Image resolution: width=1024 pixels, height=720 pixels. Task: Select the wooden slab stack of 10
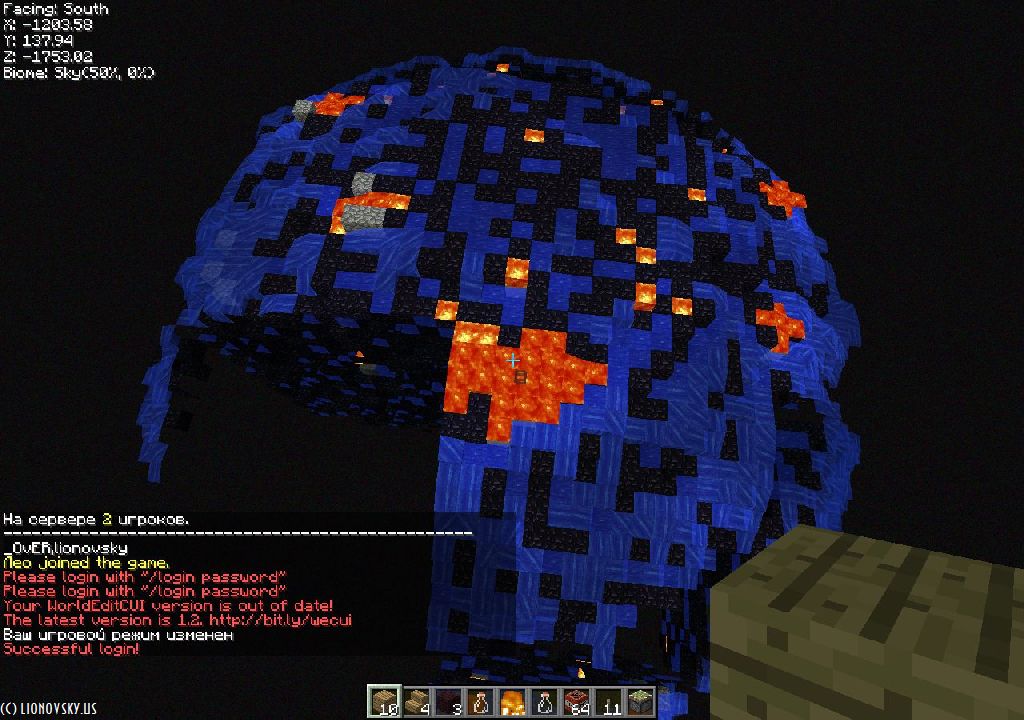tap(384, 701)
